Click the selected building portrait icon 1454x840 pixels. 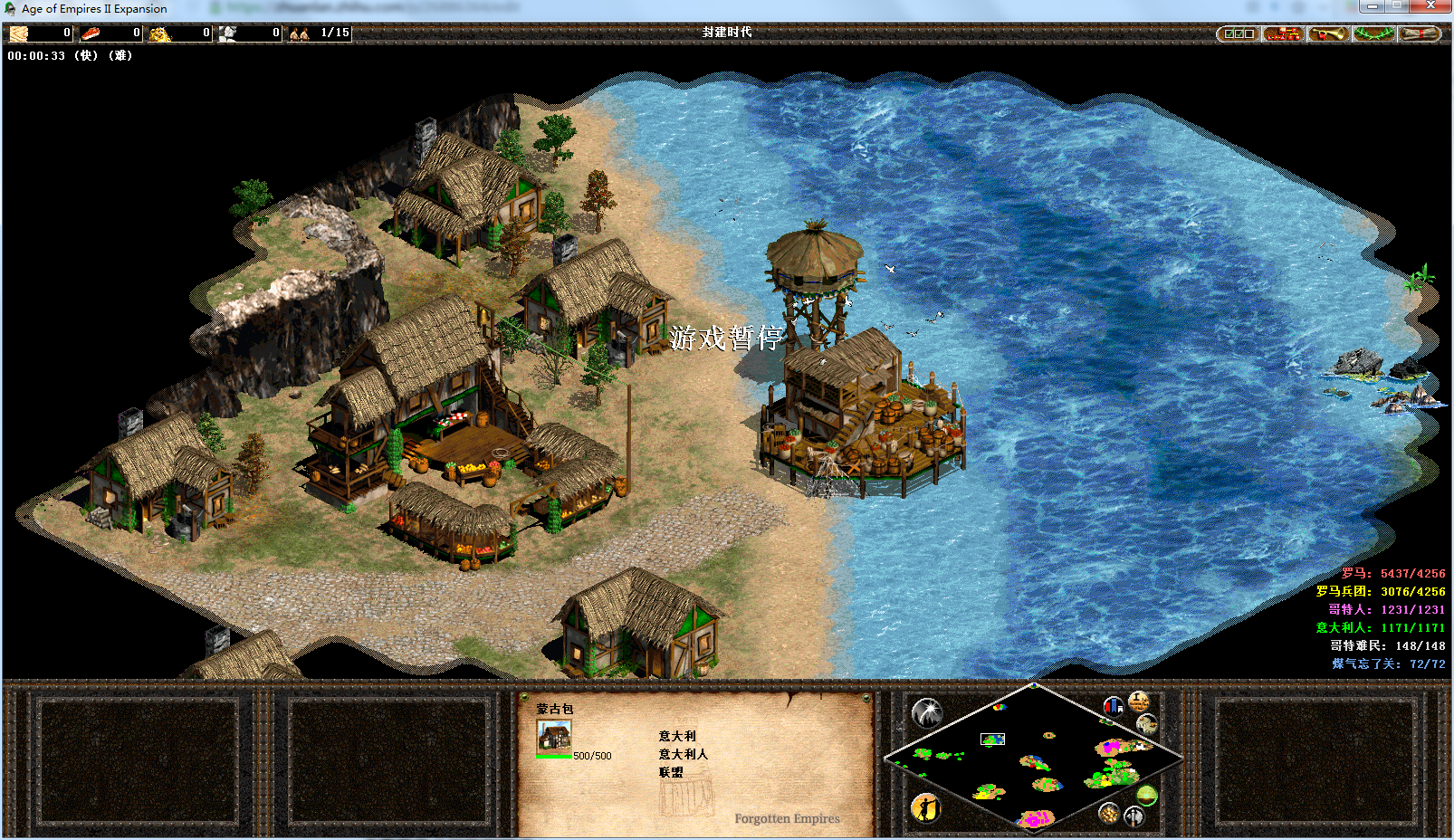553,737
